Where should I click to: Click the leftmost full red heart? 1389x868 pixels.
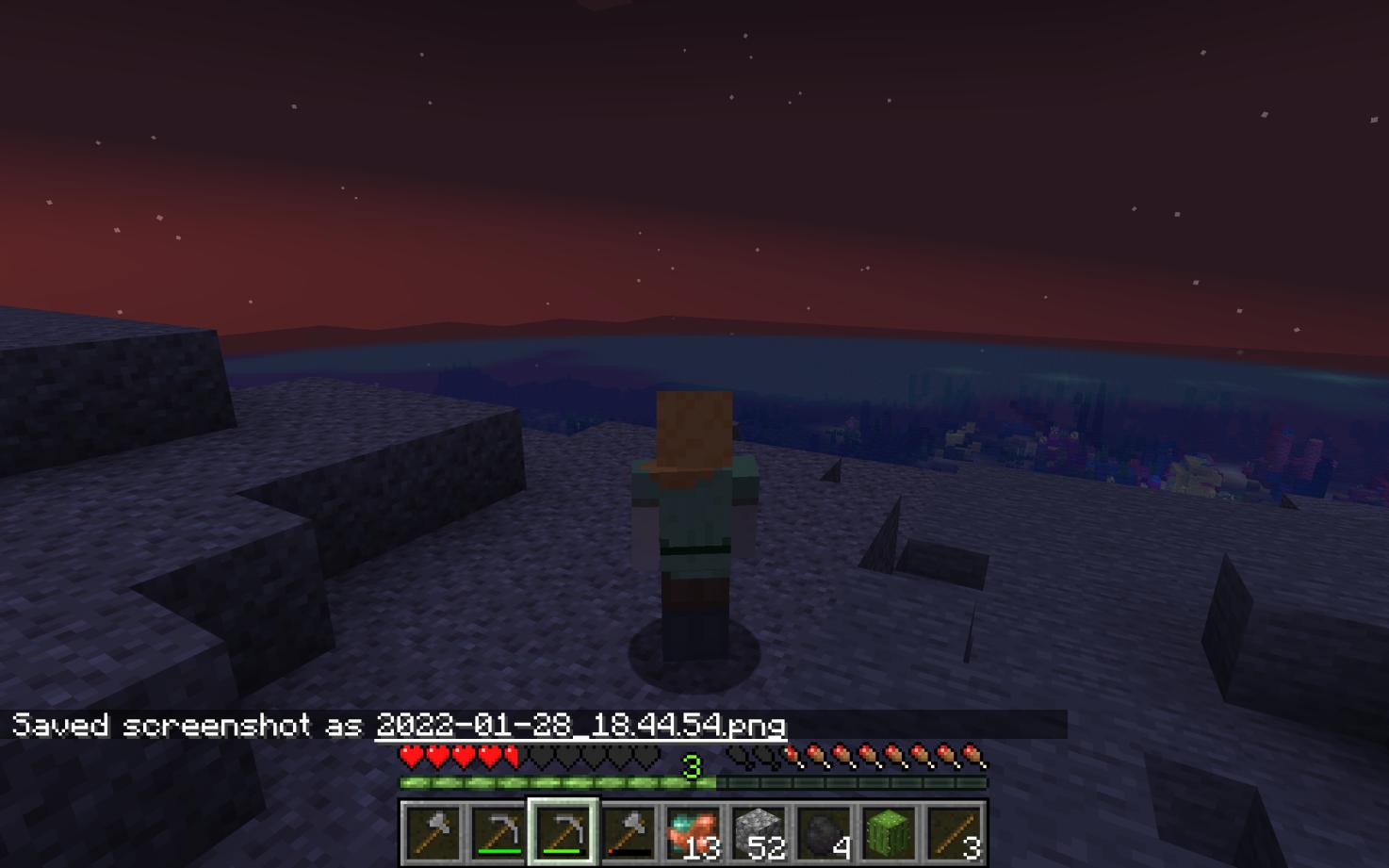click(x=410, y=755)
